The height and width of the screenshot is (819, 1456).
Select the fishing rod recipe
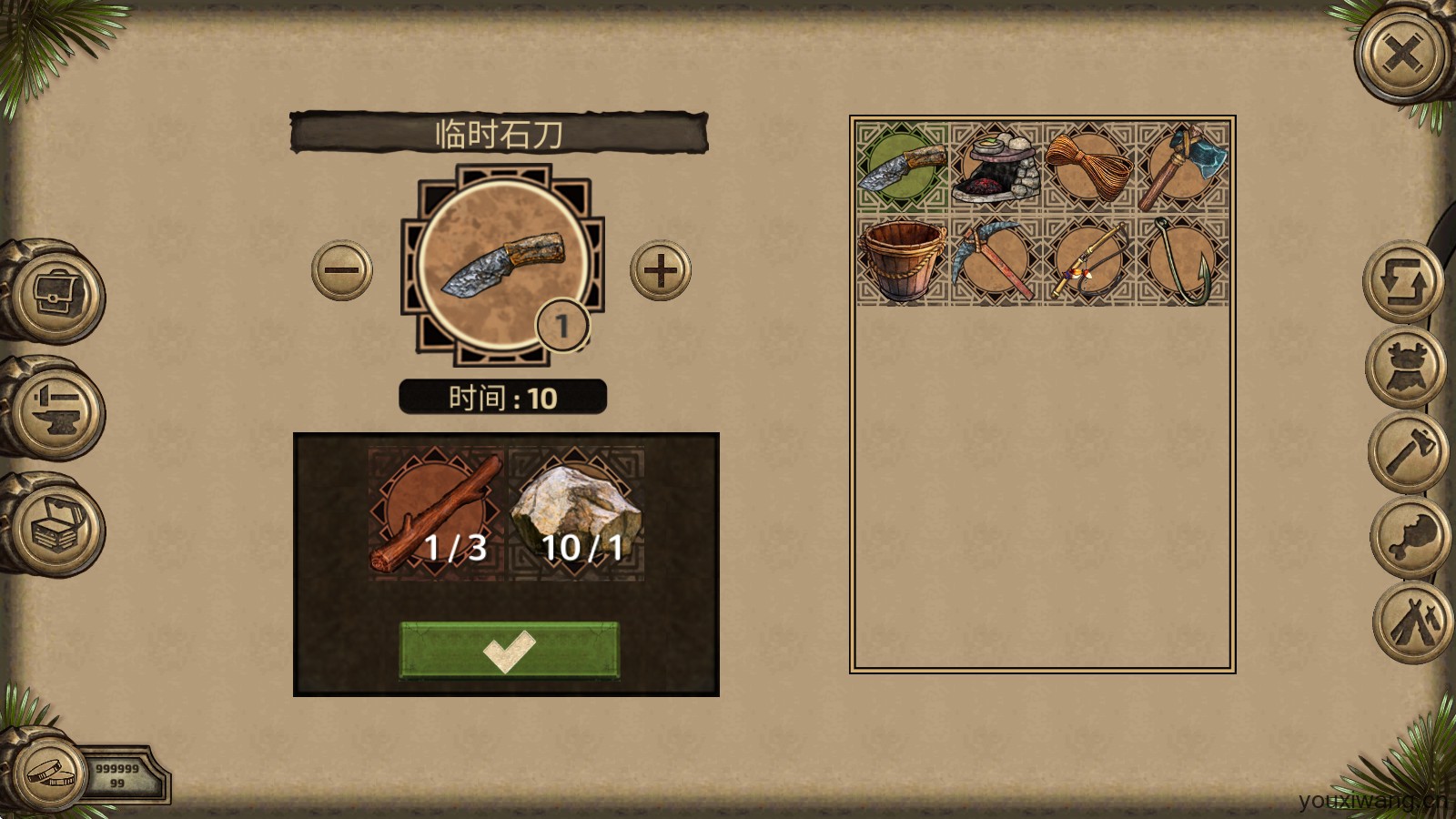point(1088,260)
